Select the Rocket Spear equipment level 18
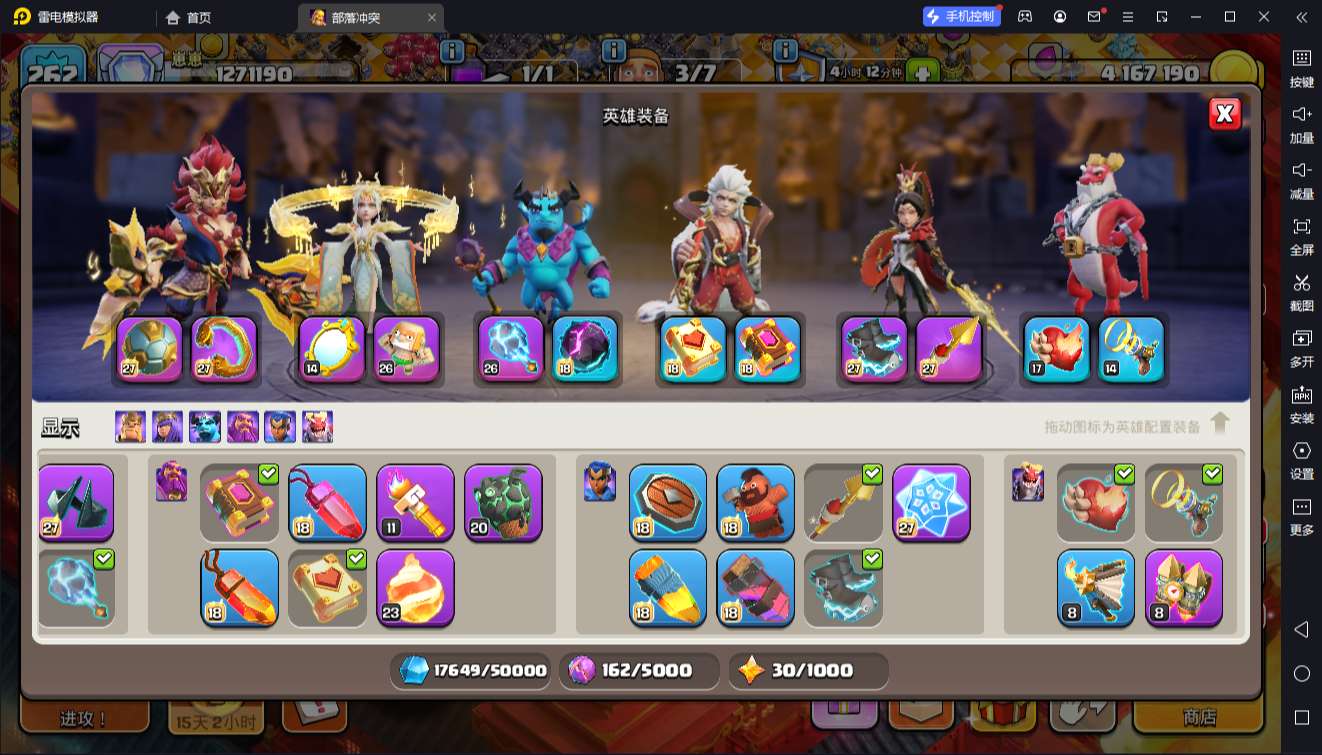 (x=667, y=587)
